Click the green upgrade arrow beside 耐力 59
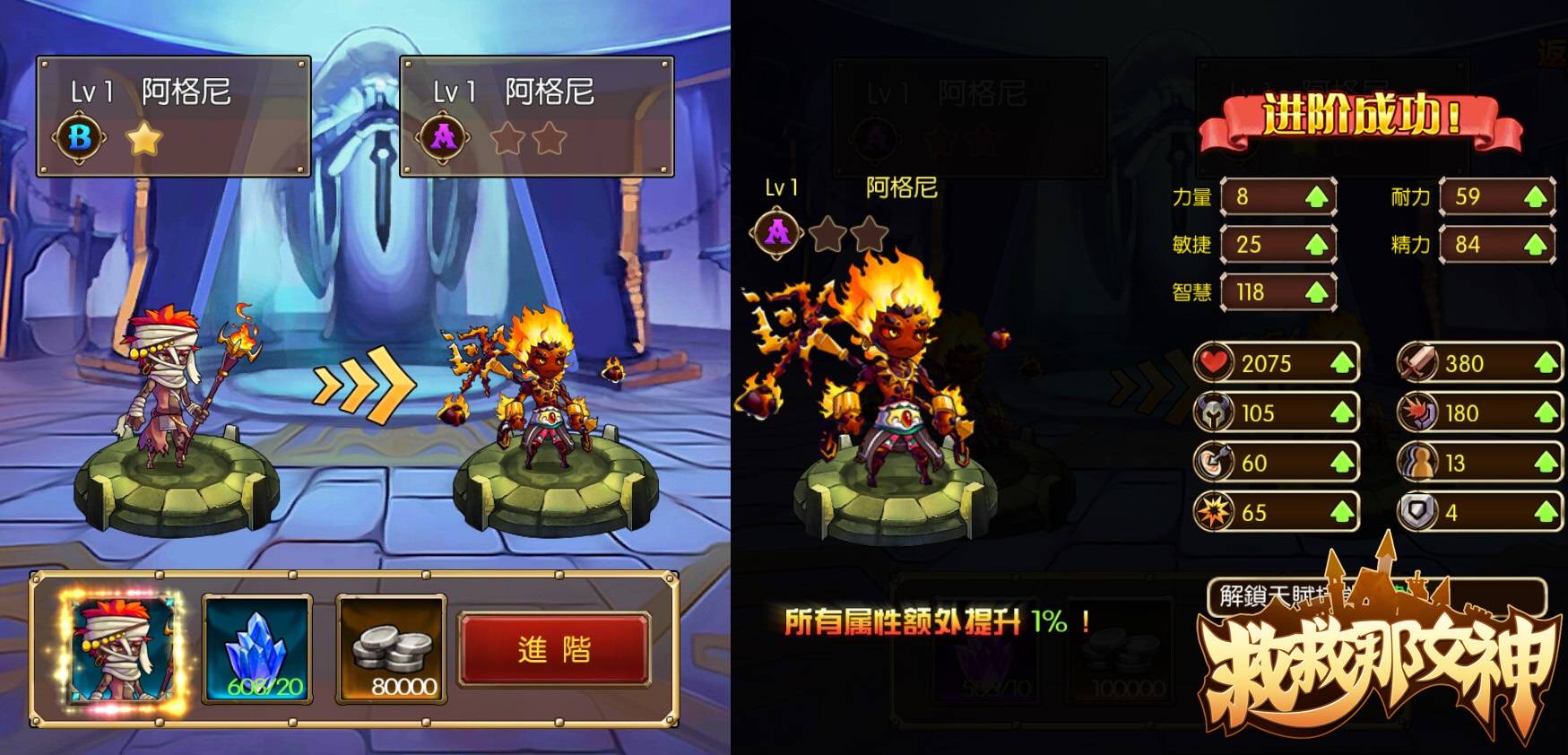1568x755 pixels. point(1535,195)
